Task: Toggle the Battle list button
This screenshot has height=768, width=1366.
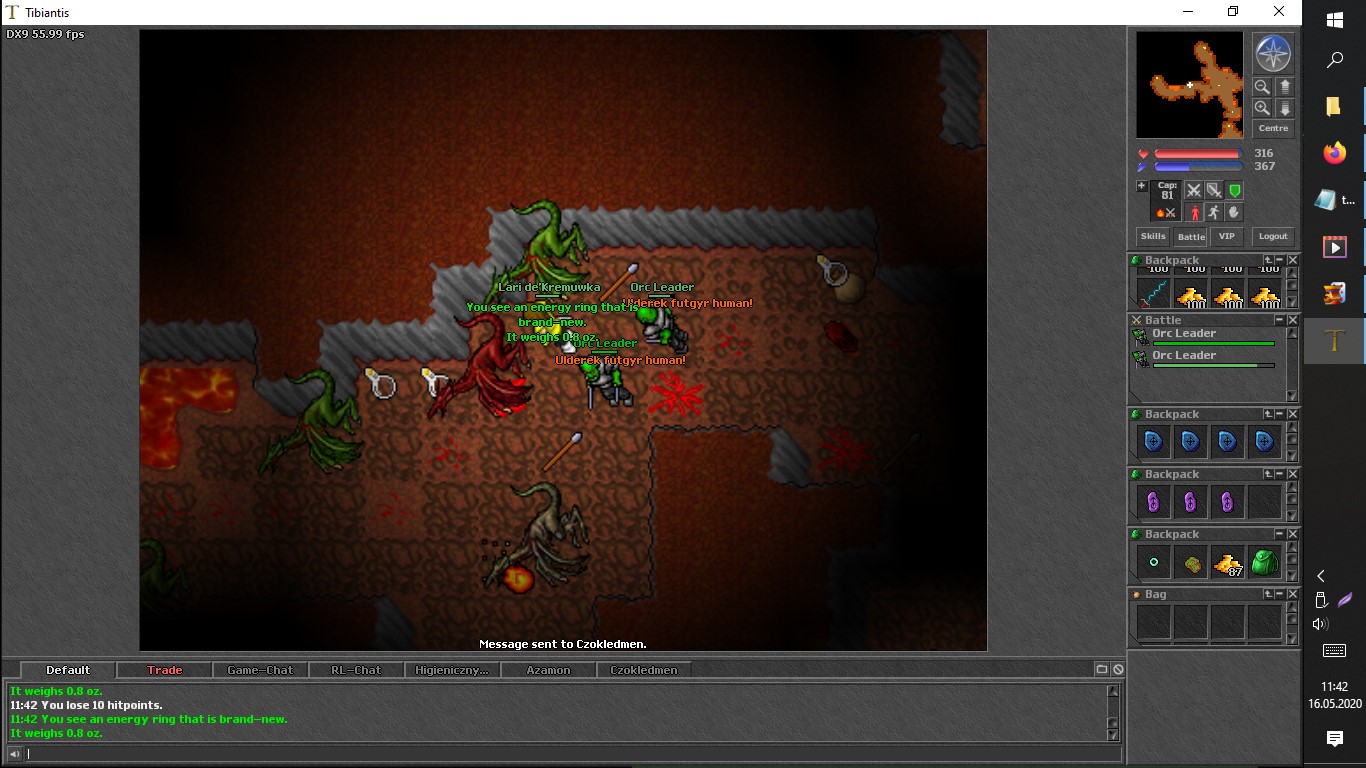Action: coord(1191,237)
